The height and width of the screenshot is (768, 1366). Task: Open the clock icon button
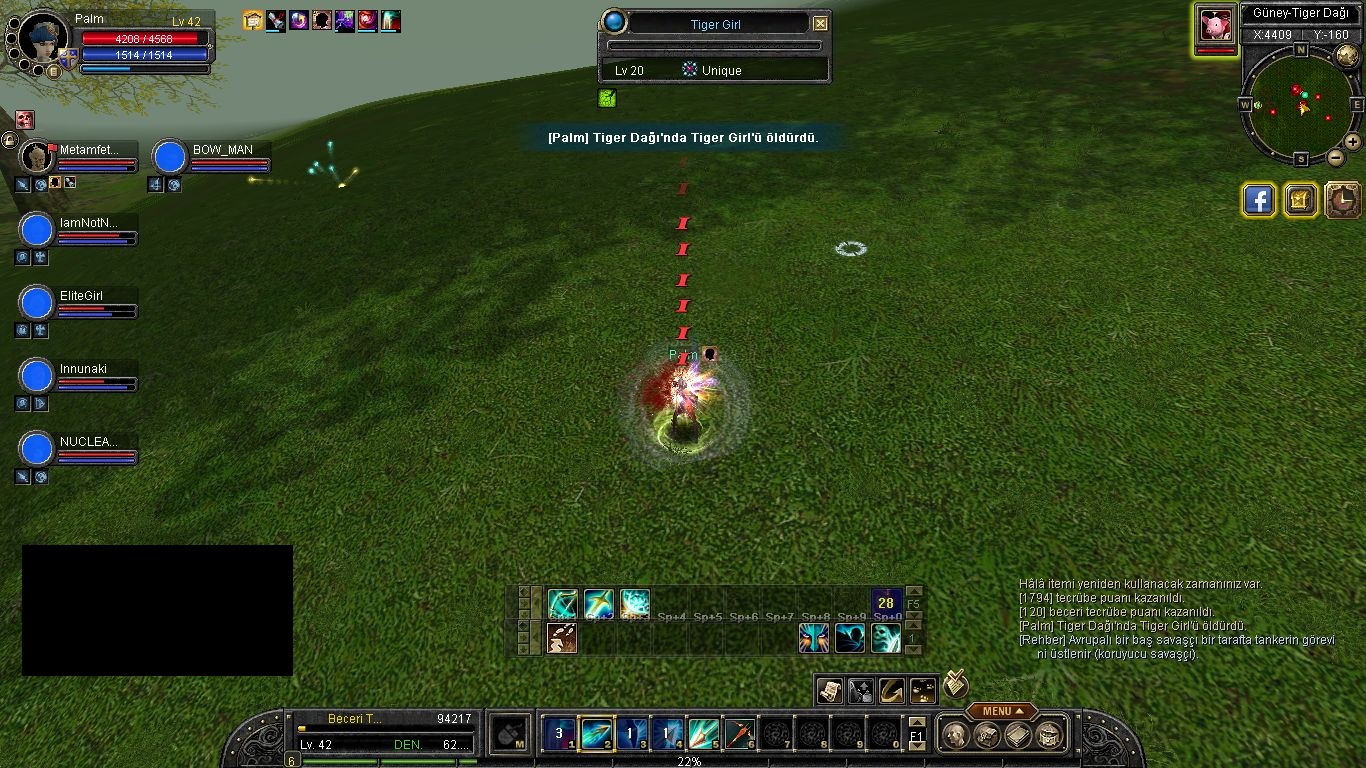(1343, 200)
